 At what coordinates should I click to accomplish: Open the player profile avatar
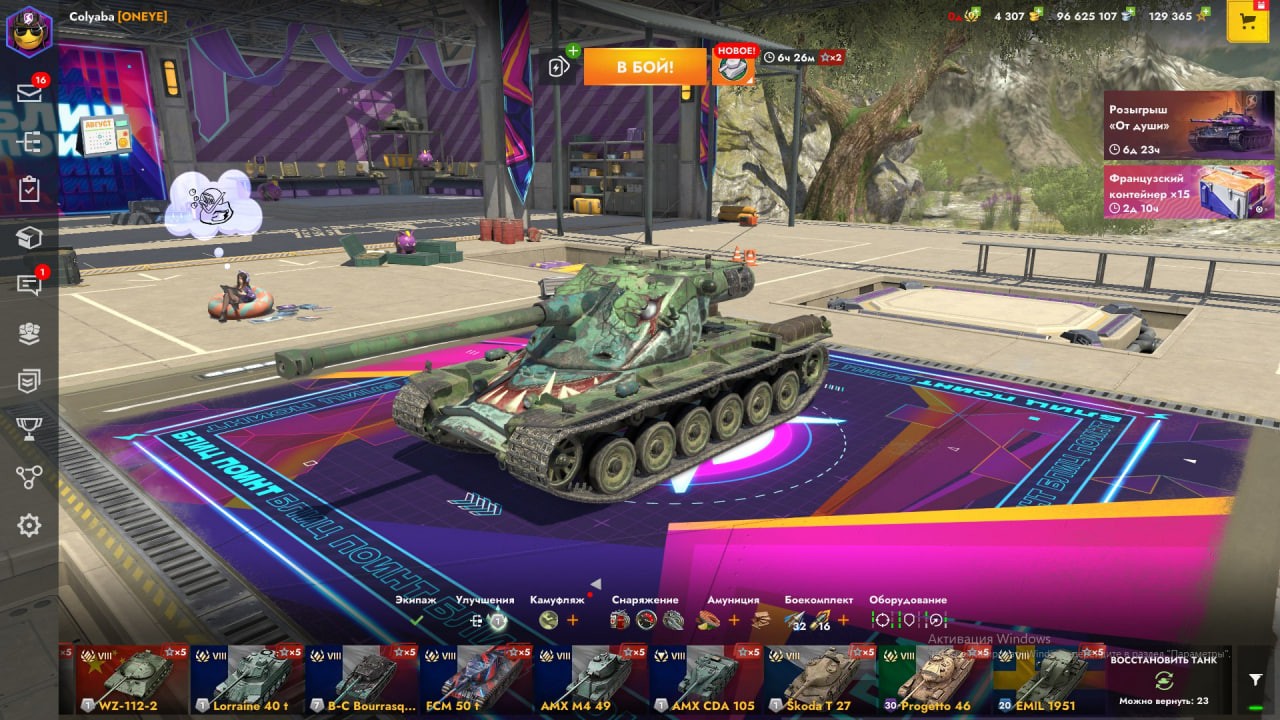tap(29, 29)
